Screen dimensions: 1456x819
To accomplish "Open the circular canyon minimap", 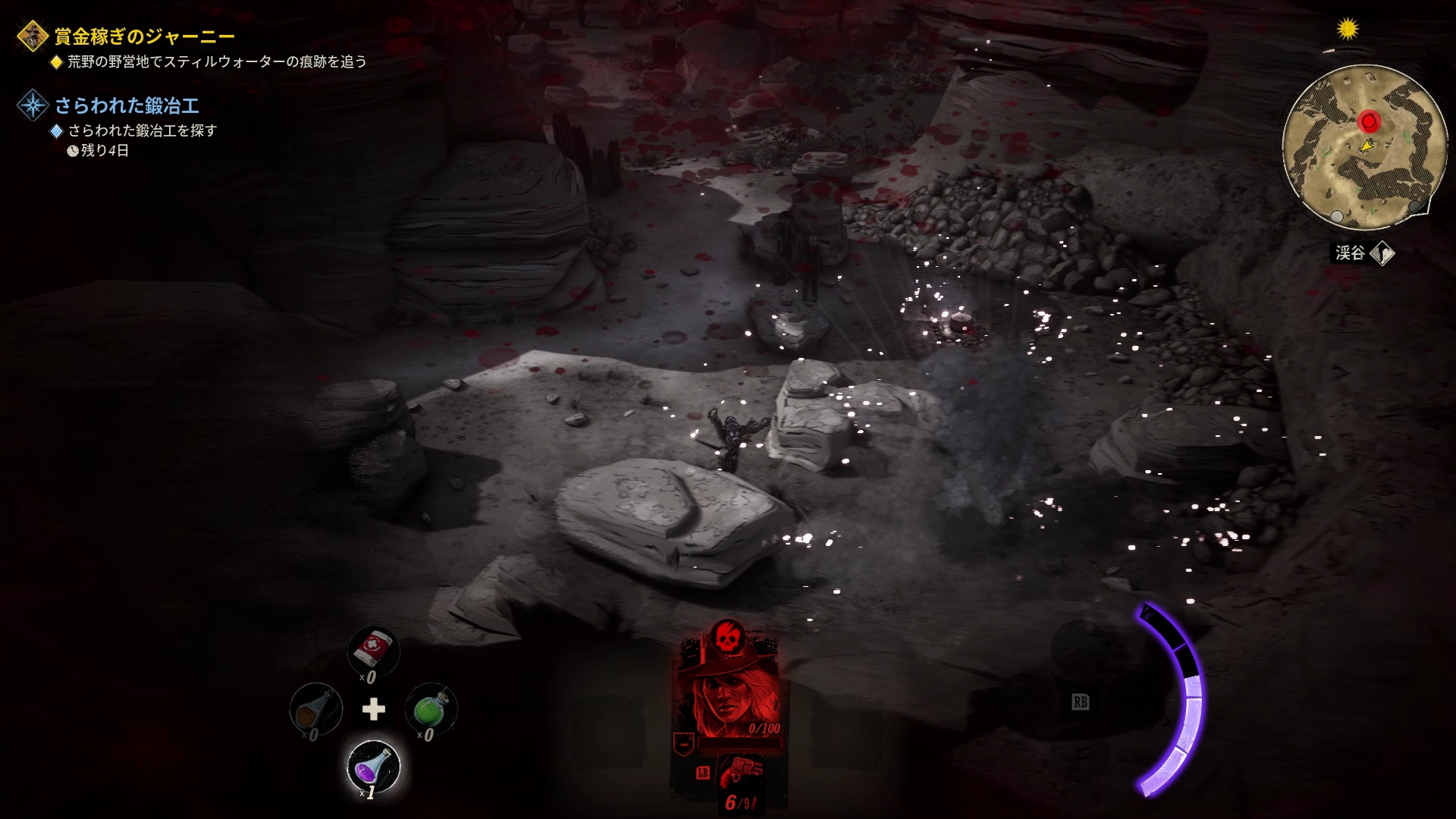I will click(x=1363, y=148).
